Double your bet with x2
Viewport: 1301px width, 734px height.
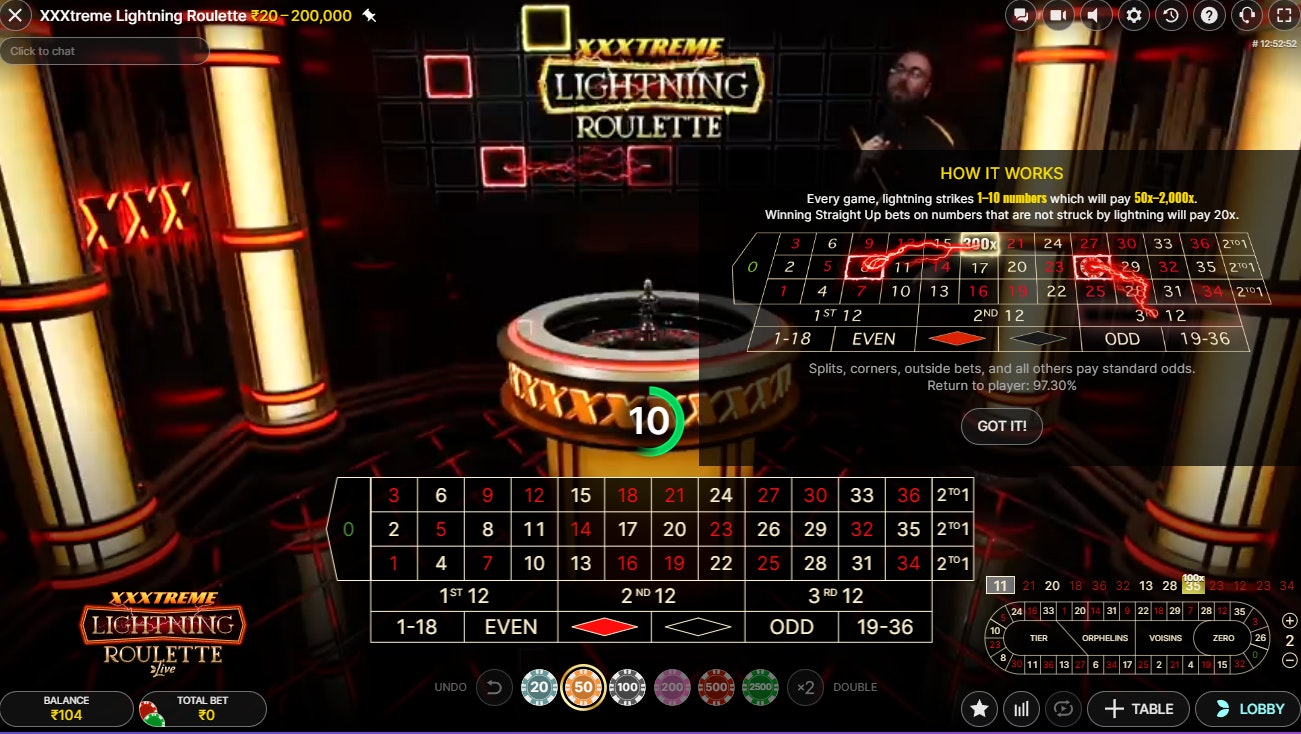point(805,687)
